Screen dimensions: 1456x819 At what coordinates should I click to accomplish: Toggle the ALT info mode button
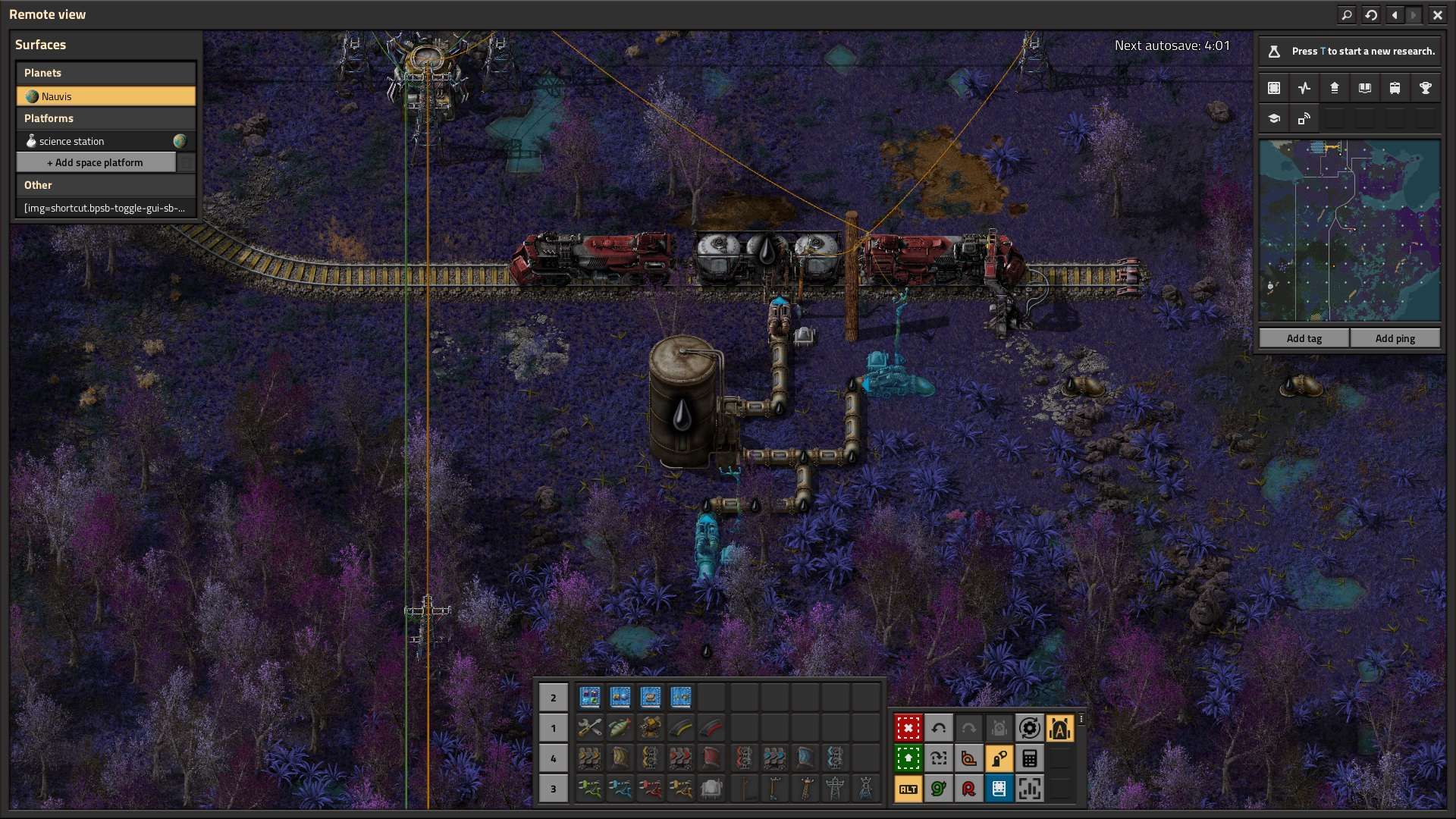908,789
